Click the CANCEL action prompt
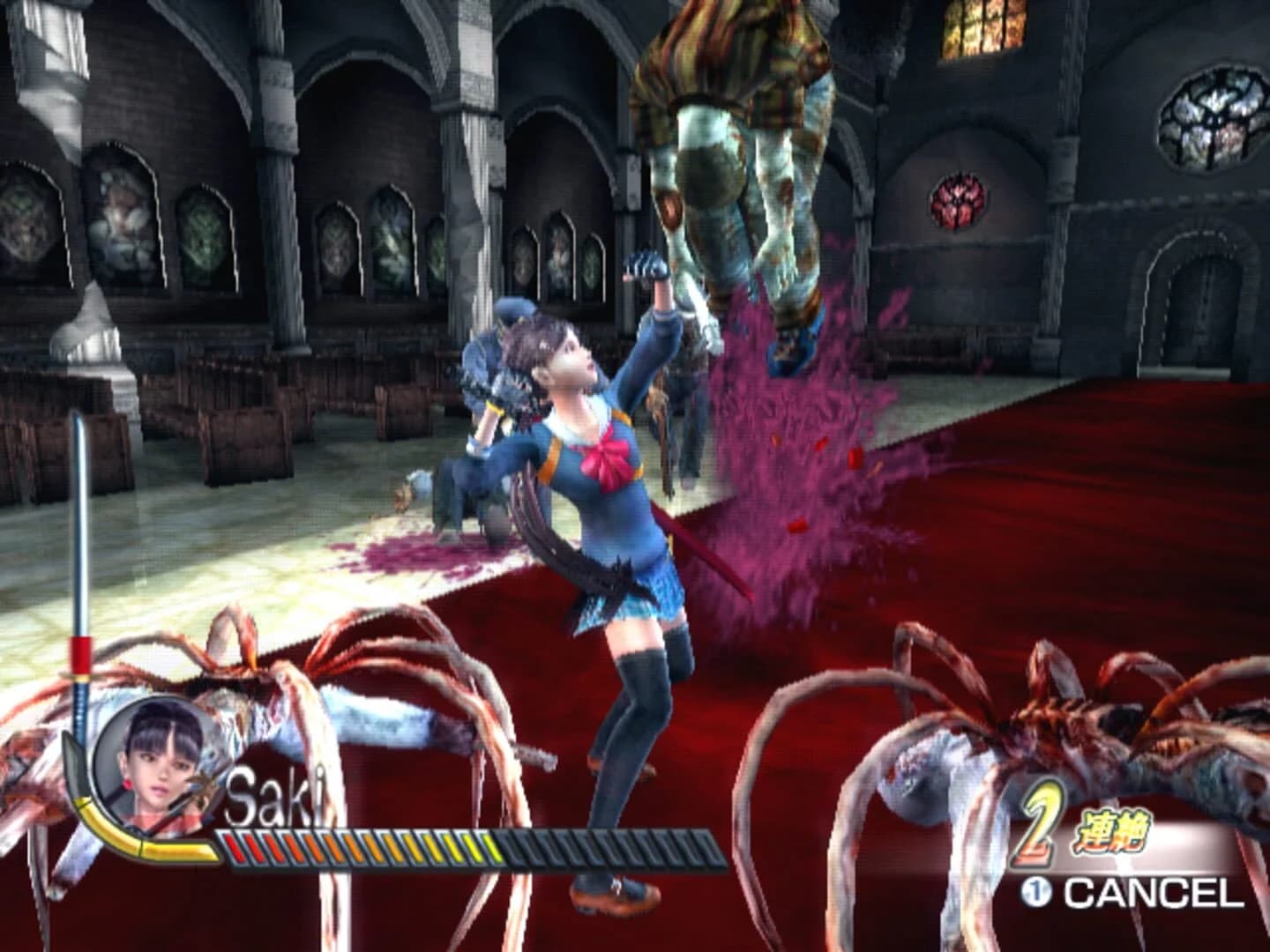The image size is (1270, 952). tap(1147, 890)
